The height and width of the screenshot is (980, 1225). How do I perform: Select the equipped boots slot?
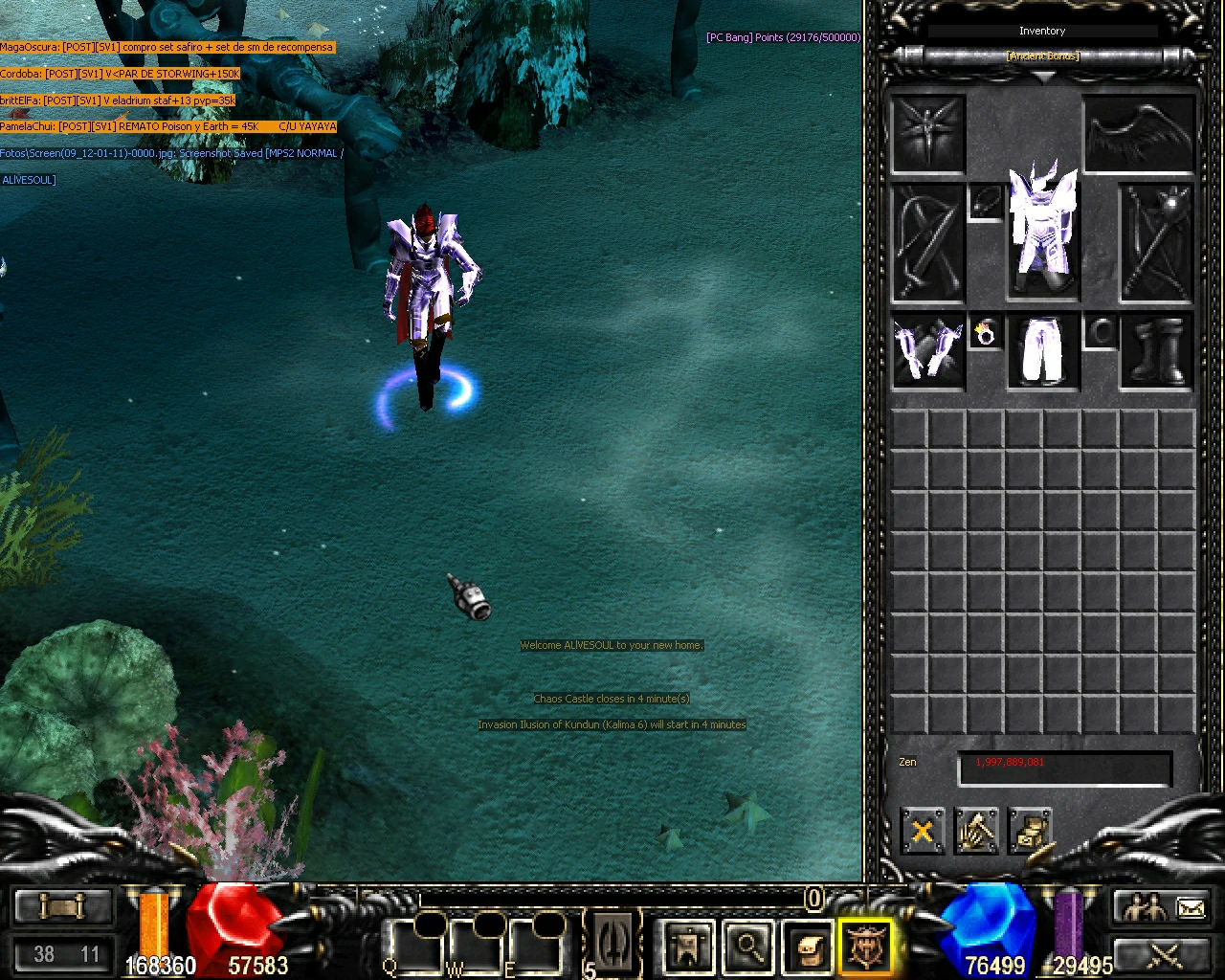tap(1155, 349)
